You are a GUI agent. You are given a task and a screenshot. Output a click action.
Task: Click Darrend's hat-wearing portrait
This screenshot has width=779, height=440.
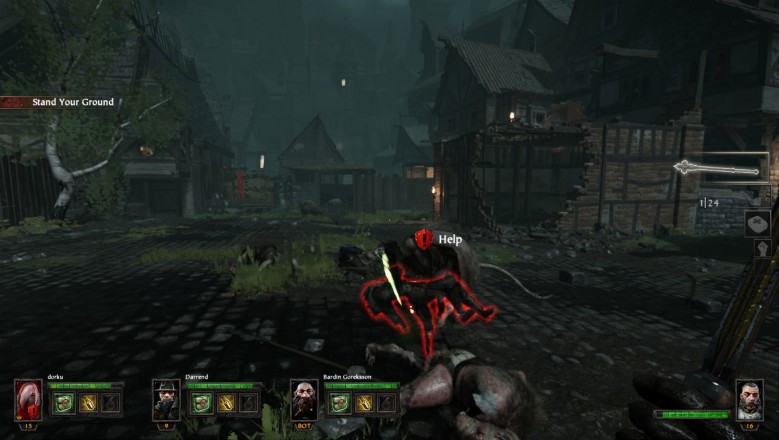166,399
